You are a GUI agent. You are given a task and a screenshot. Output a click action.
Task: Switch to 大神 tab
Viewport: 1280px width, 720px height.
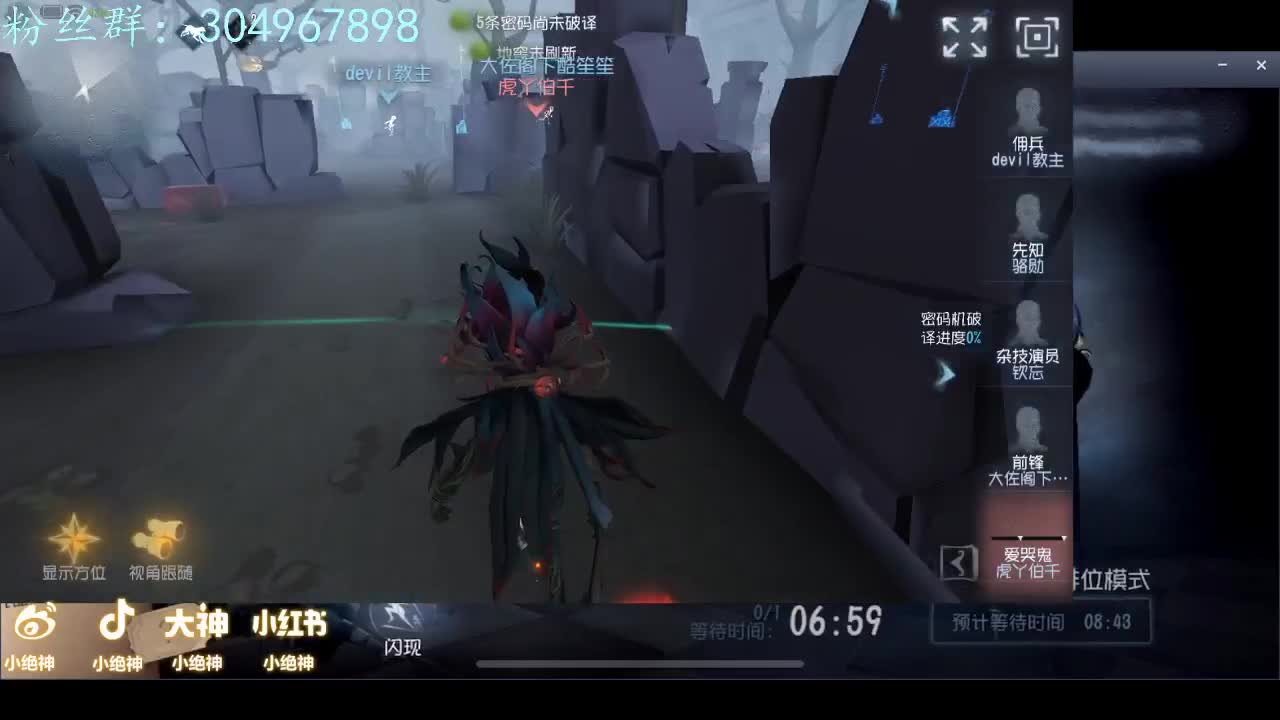196,622
